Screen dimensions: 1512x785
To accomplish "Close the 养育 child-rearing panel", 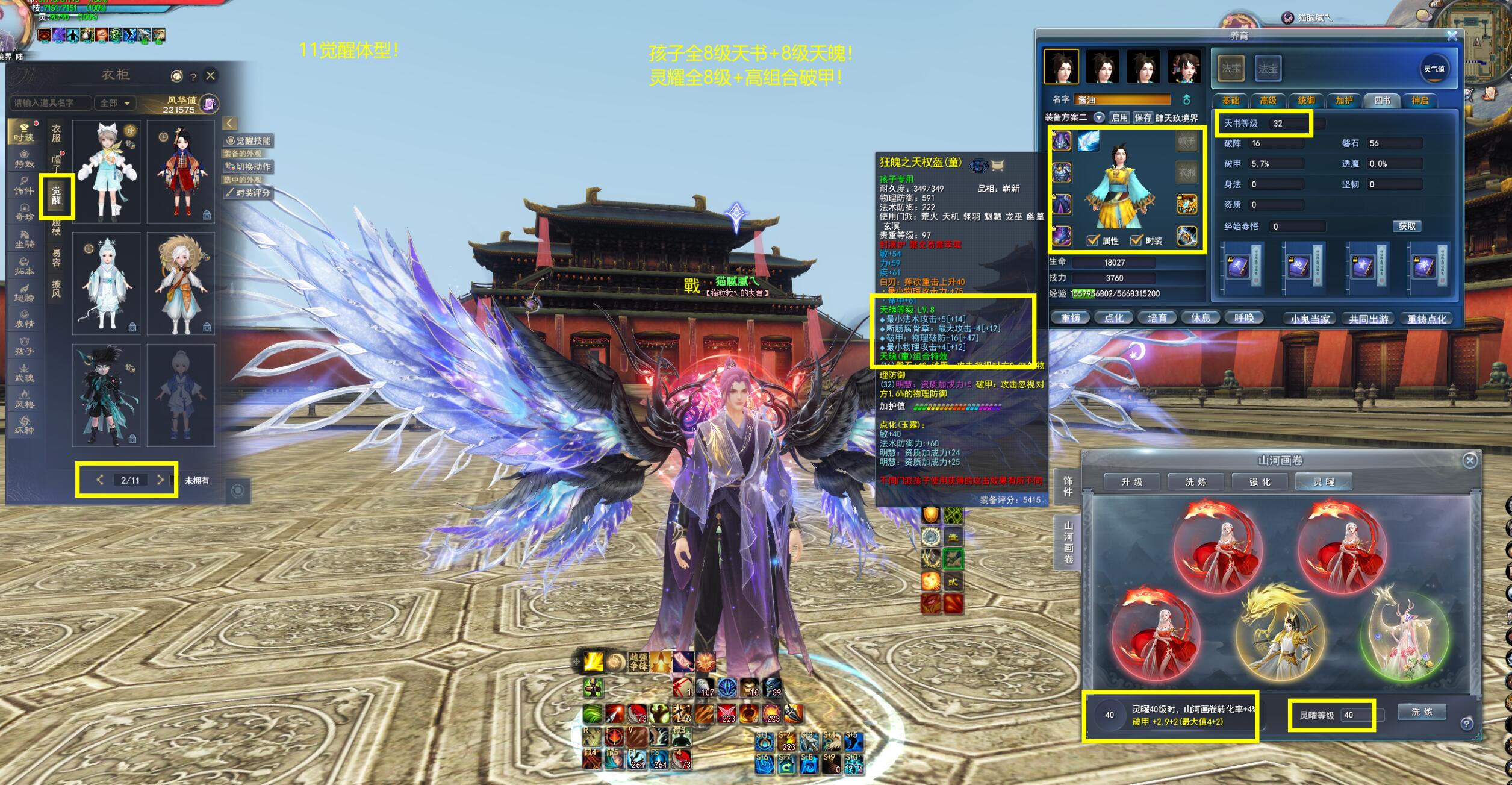I will click(x=1452, y=36).
